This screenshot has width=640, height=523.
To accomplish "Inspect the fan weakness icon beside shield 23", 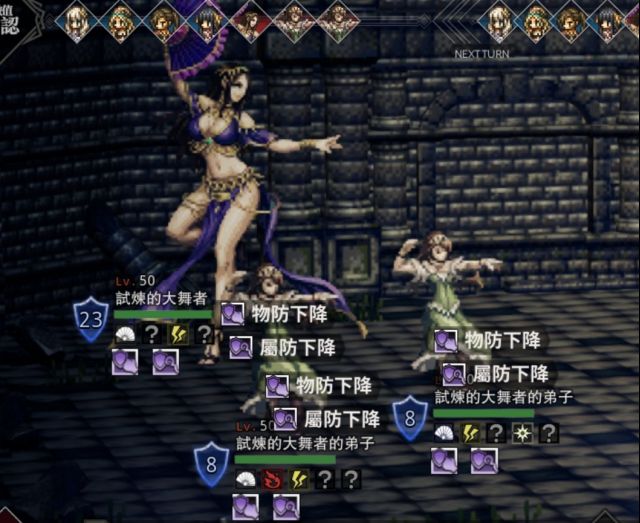I will point(126,334).
